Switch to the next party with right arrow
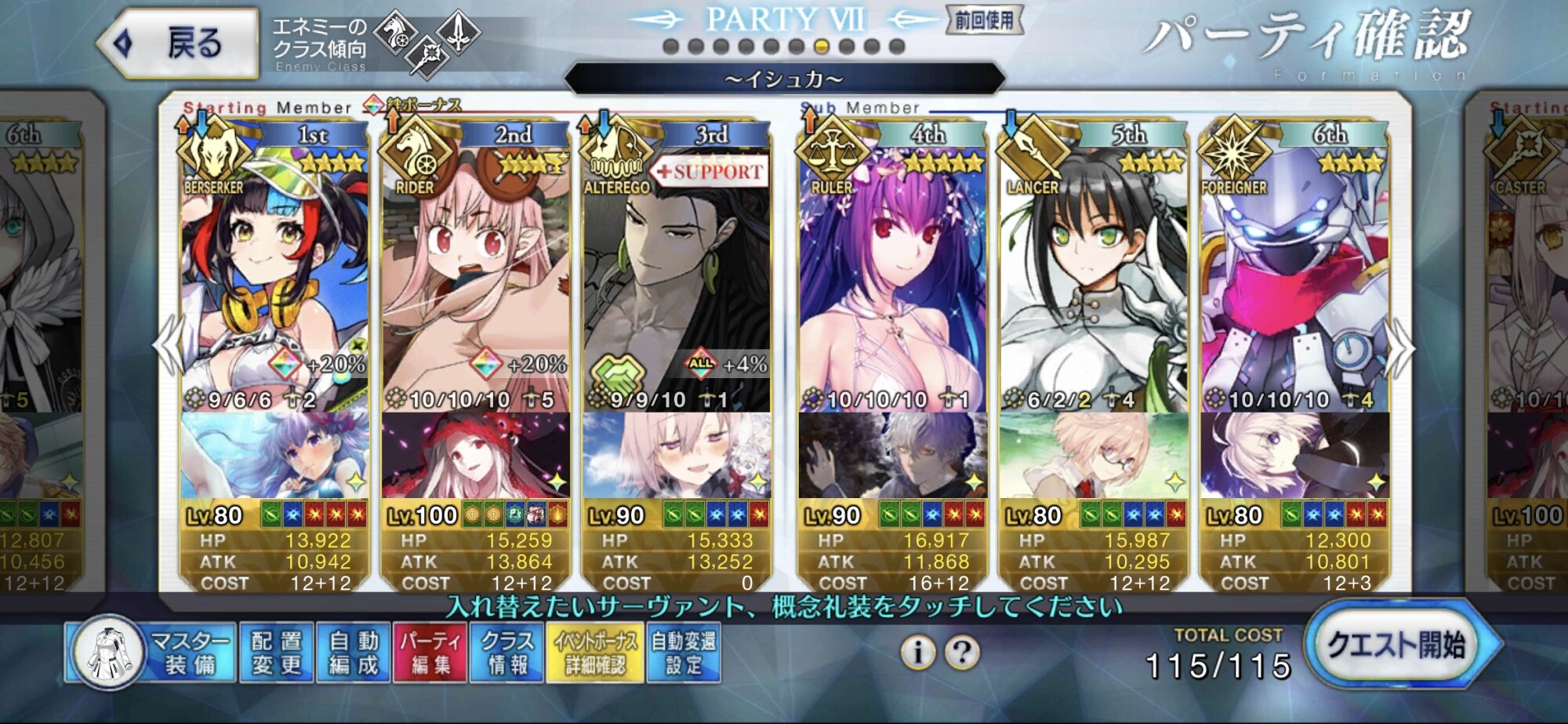Screen dimensions: 1568x724 [1400, 347]
